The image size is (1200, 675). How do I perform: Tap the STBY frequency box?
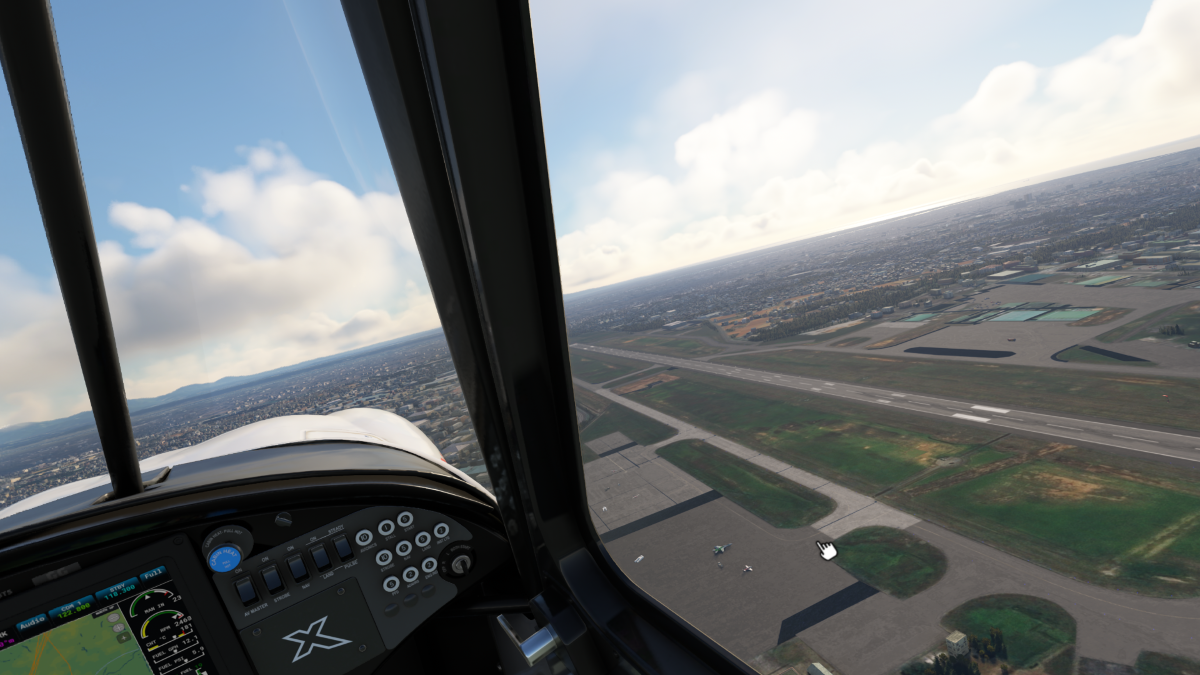pos(116,589)
